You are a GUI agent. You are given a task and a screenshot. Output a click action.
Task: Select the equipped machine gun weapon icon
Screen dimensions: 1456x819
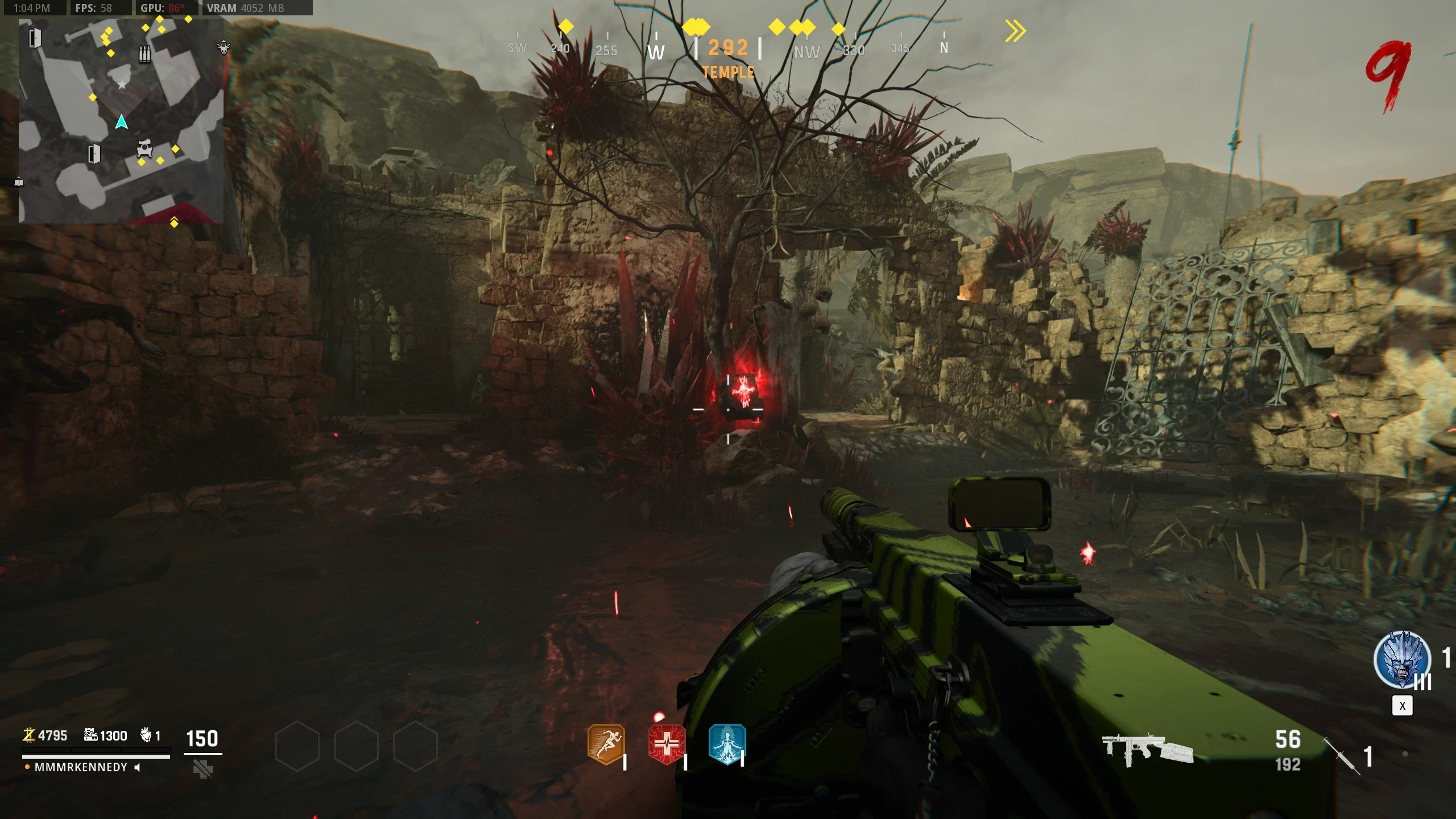pos(1147,750)
